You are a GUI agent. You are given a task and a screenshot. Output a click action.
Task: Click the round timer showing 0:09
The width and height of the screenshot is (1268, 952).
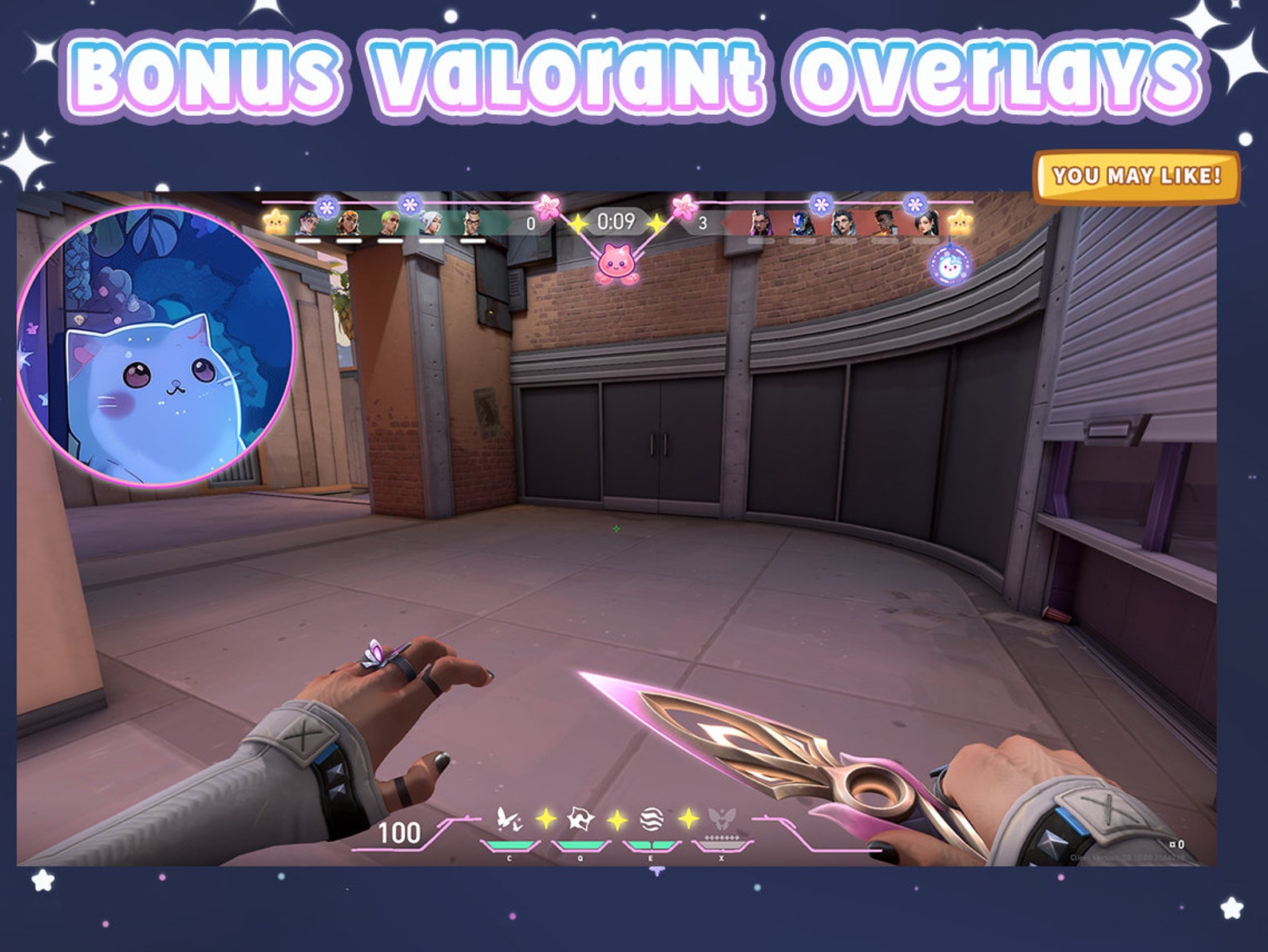point(615,223)
